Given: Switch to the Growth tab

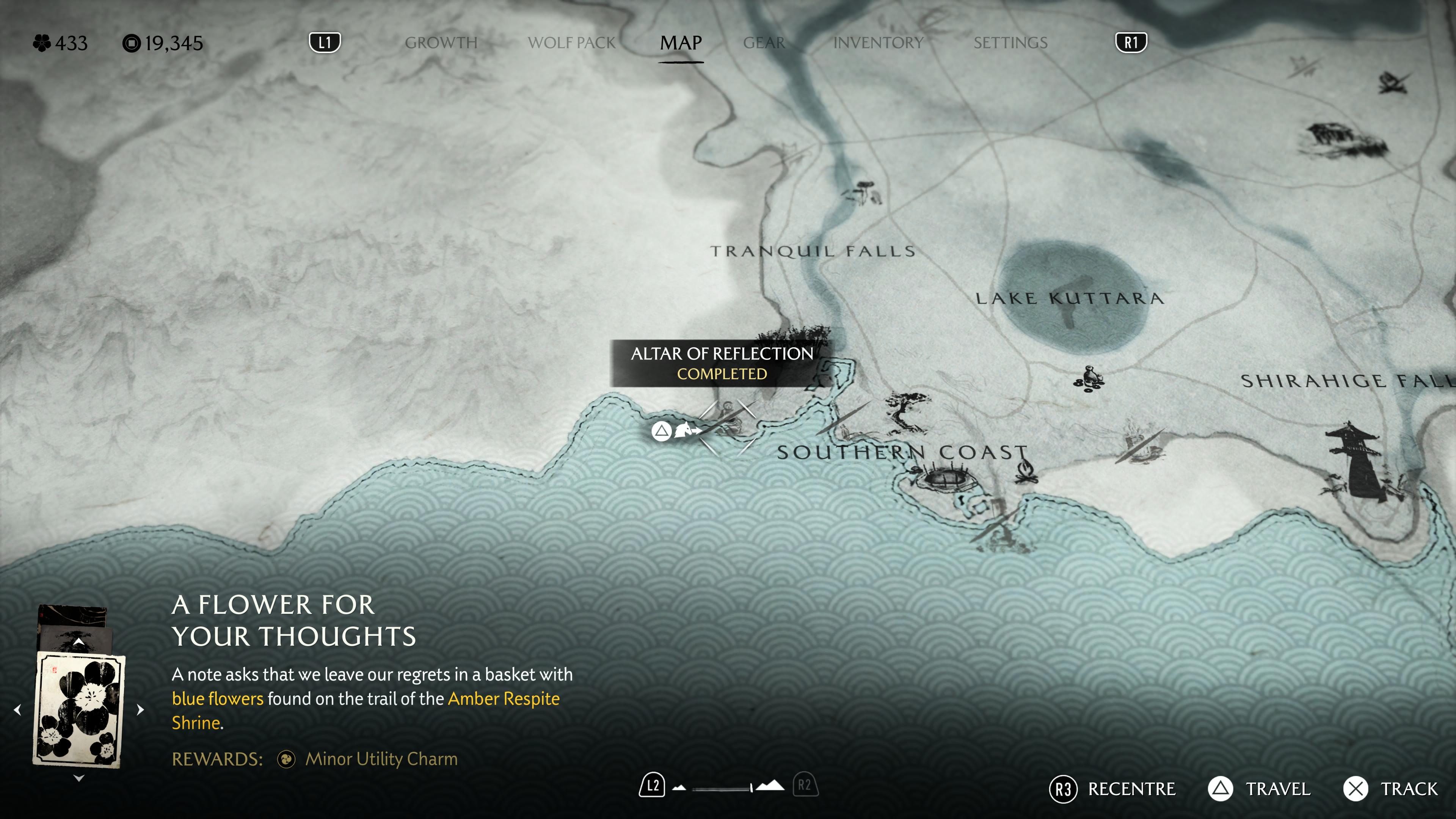Looking at the screenshot, I should 441,43.
